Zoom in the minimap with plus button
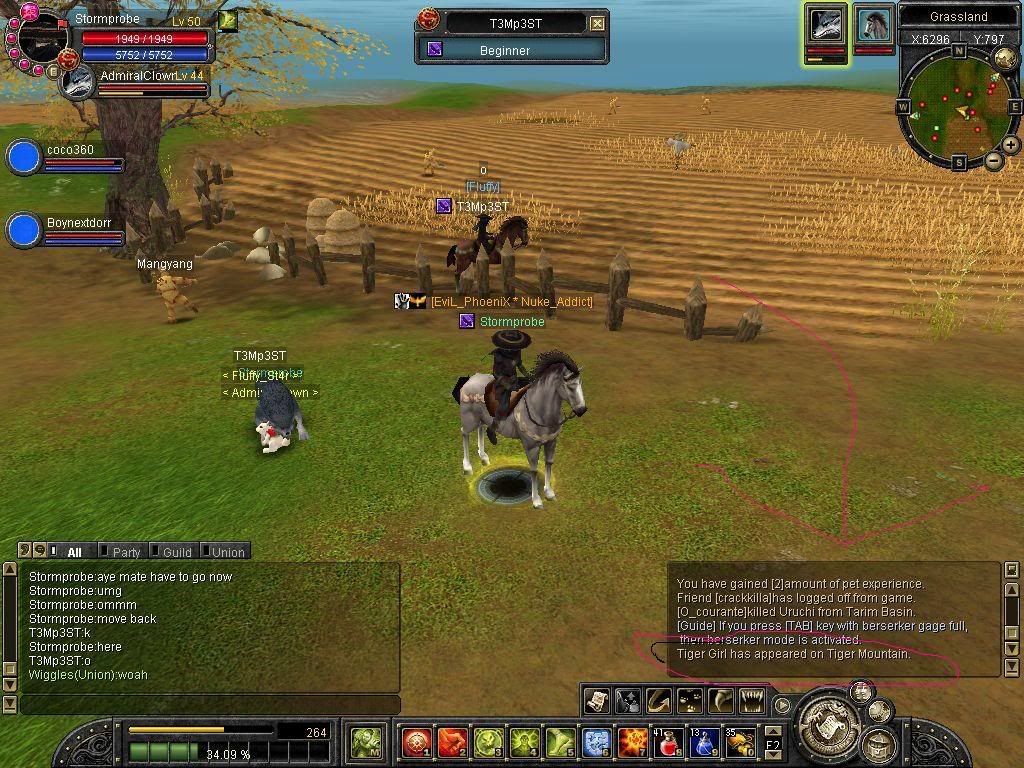The width and height of the screenshot is (1024, 768). (1011, 146)
